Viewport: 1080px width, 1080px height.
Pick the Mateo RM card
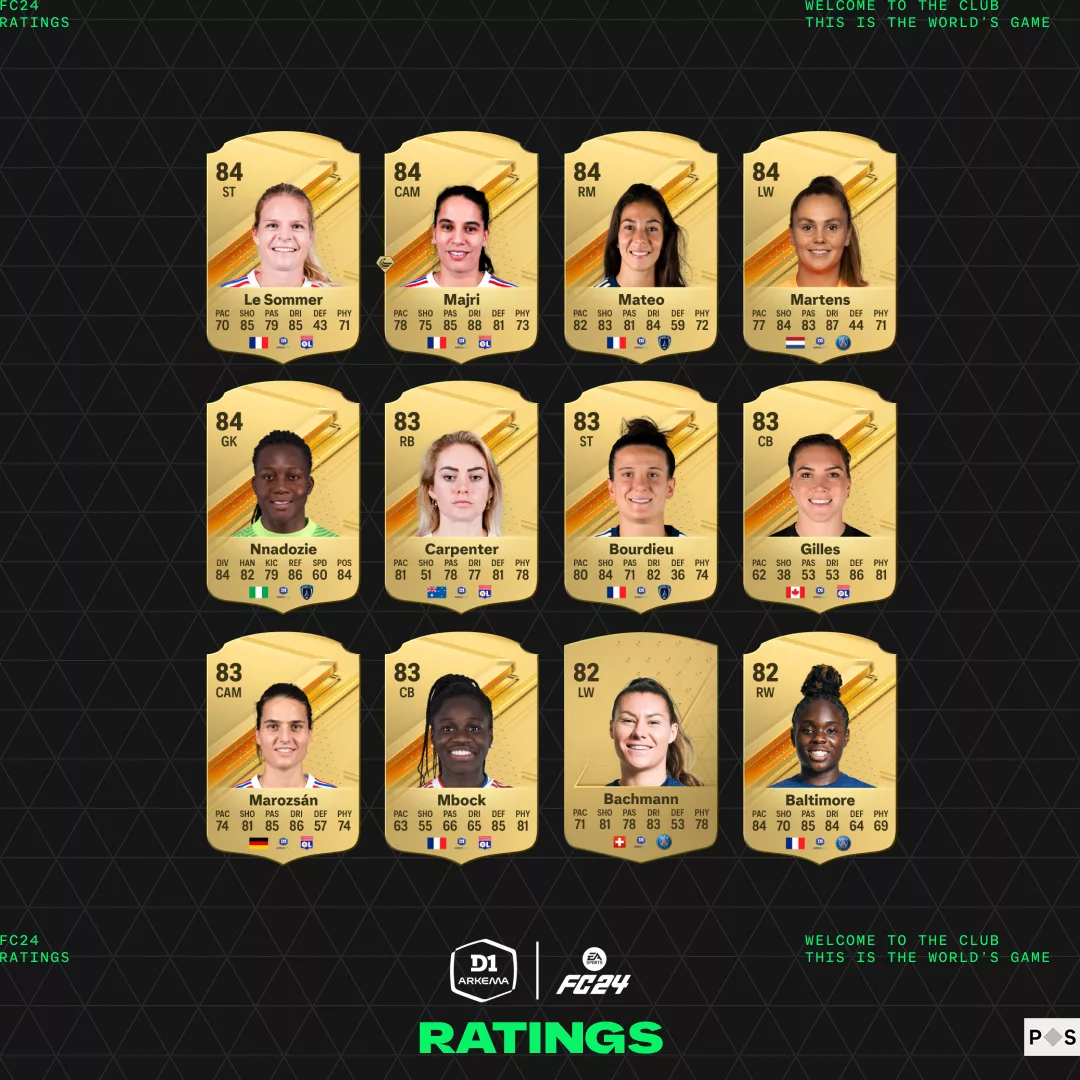click(641, 245)
